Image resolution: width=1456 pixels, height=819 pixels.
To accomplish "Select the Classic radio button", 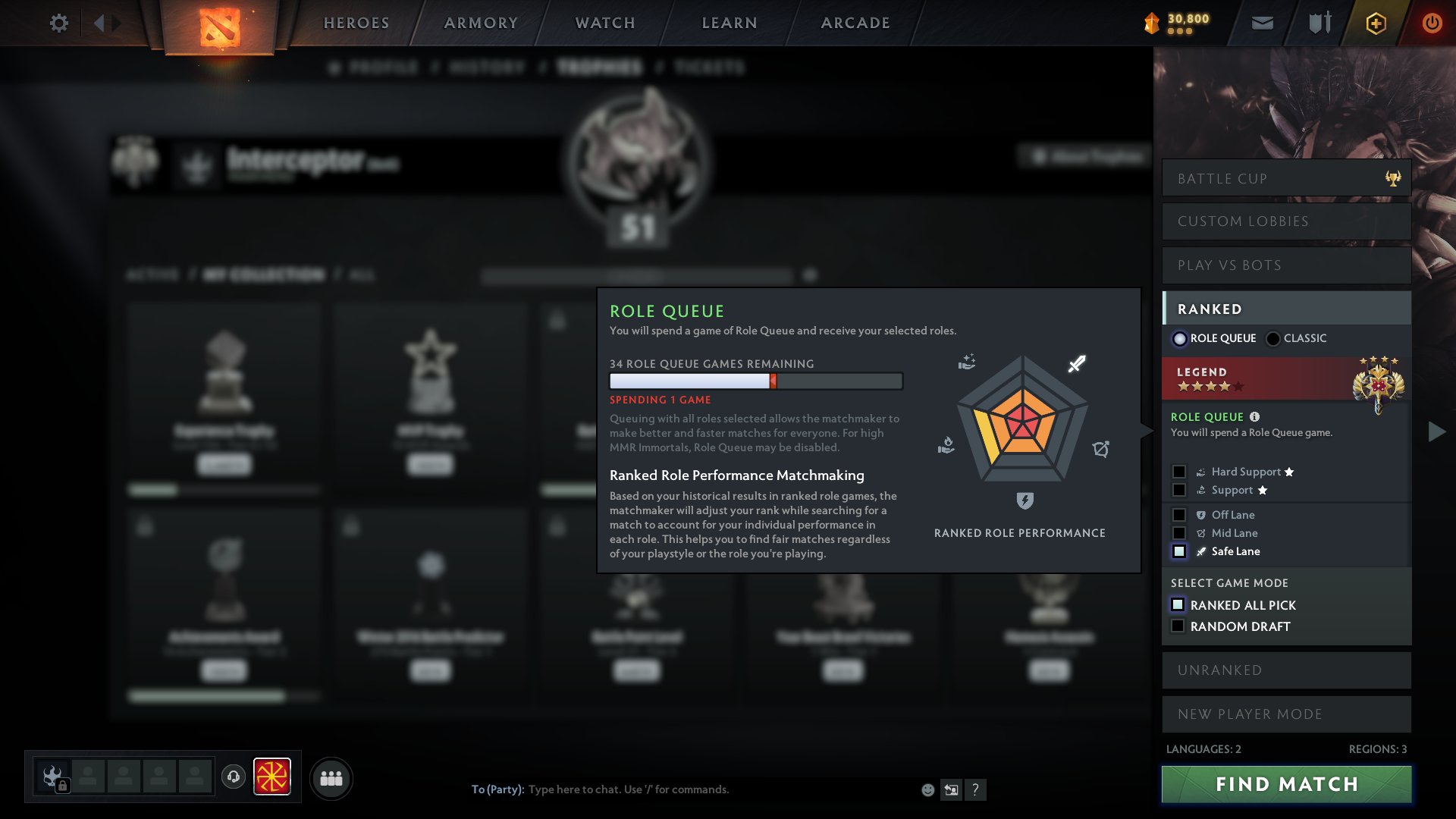I will tap(1272, 338).
